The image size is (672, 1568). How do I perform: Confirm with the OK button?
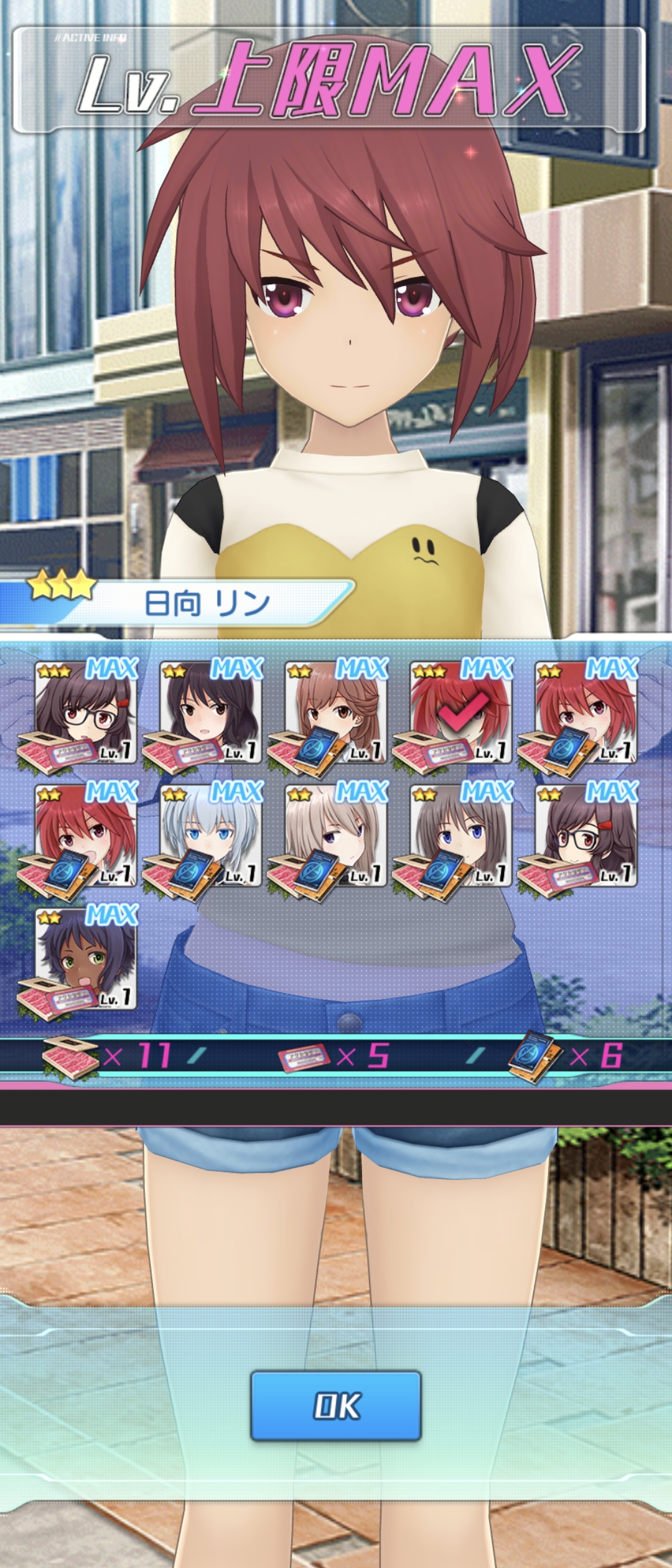[336, 1405]
